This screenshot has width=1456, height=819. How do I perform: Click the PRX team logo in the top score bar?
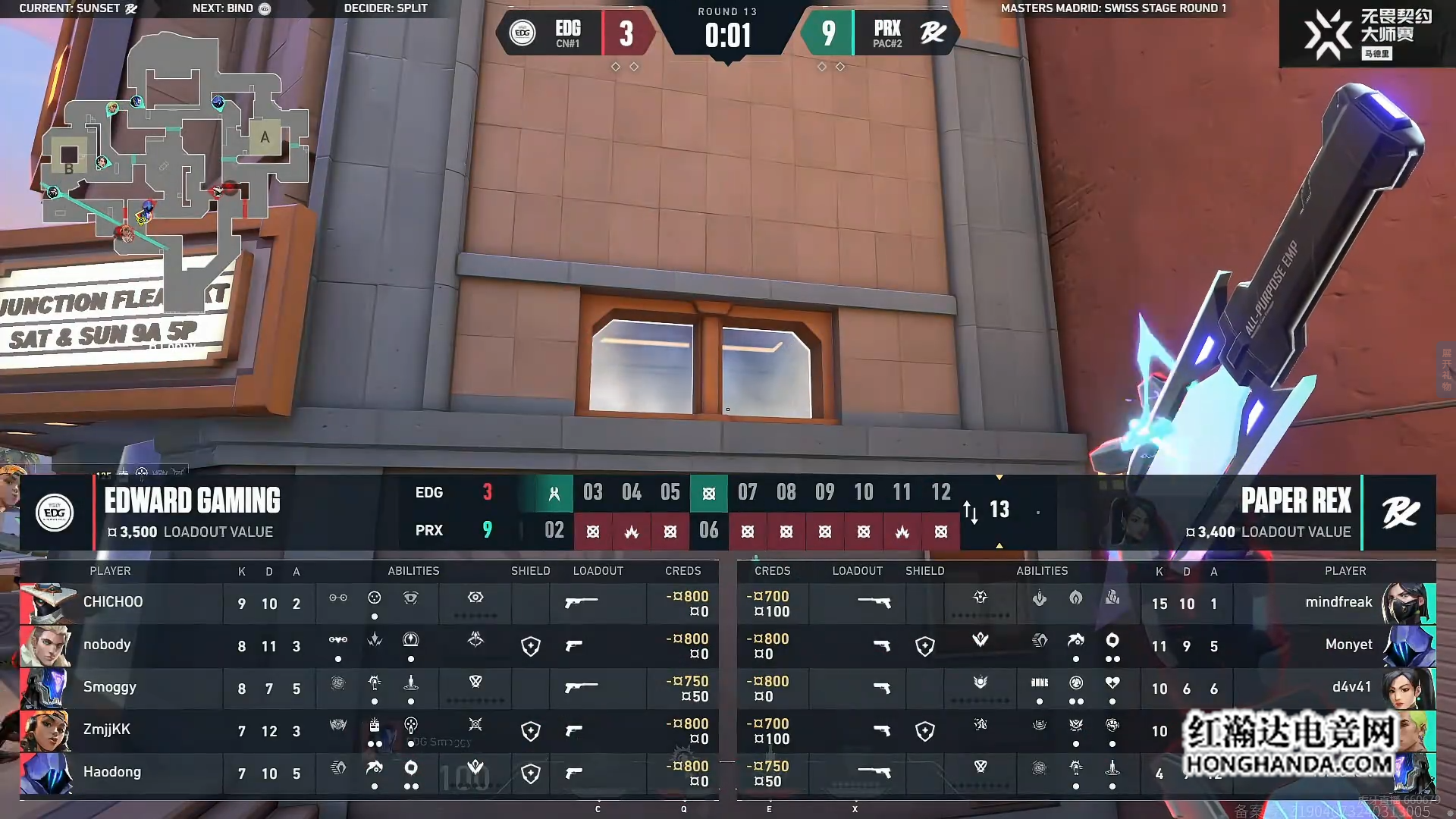tap(933, 33)
